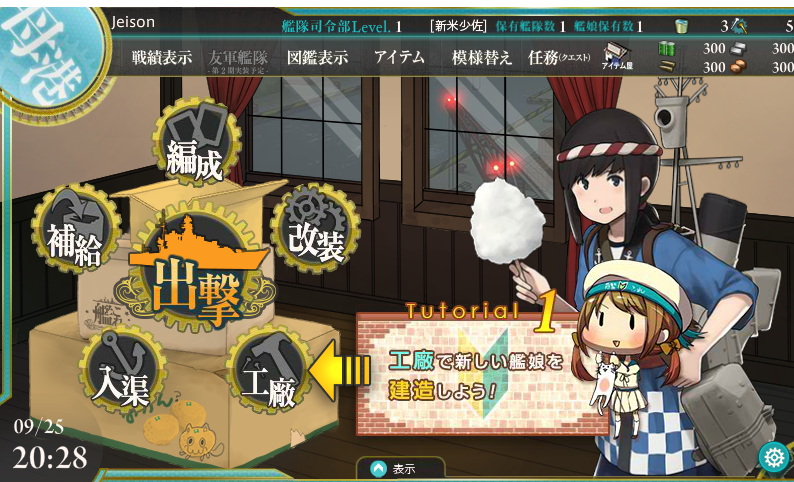Open the アイテム屋 item shop icon

(617, 57)
